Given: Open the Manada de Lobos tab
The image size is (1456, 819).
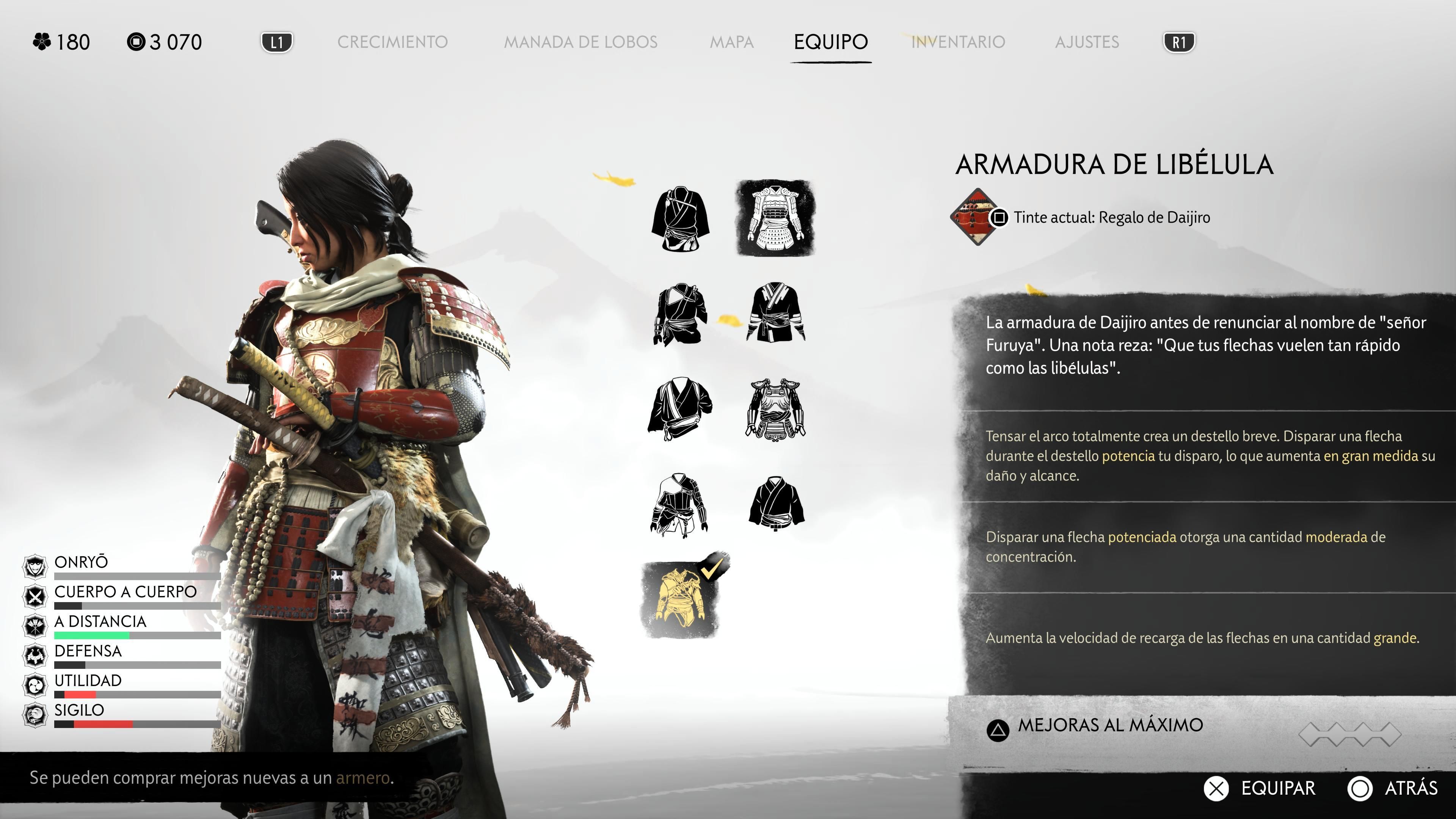Looking at the screenshot, I should (581, 42).
